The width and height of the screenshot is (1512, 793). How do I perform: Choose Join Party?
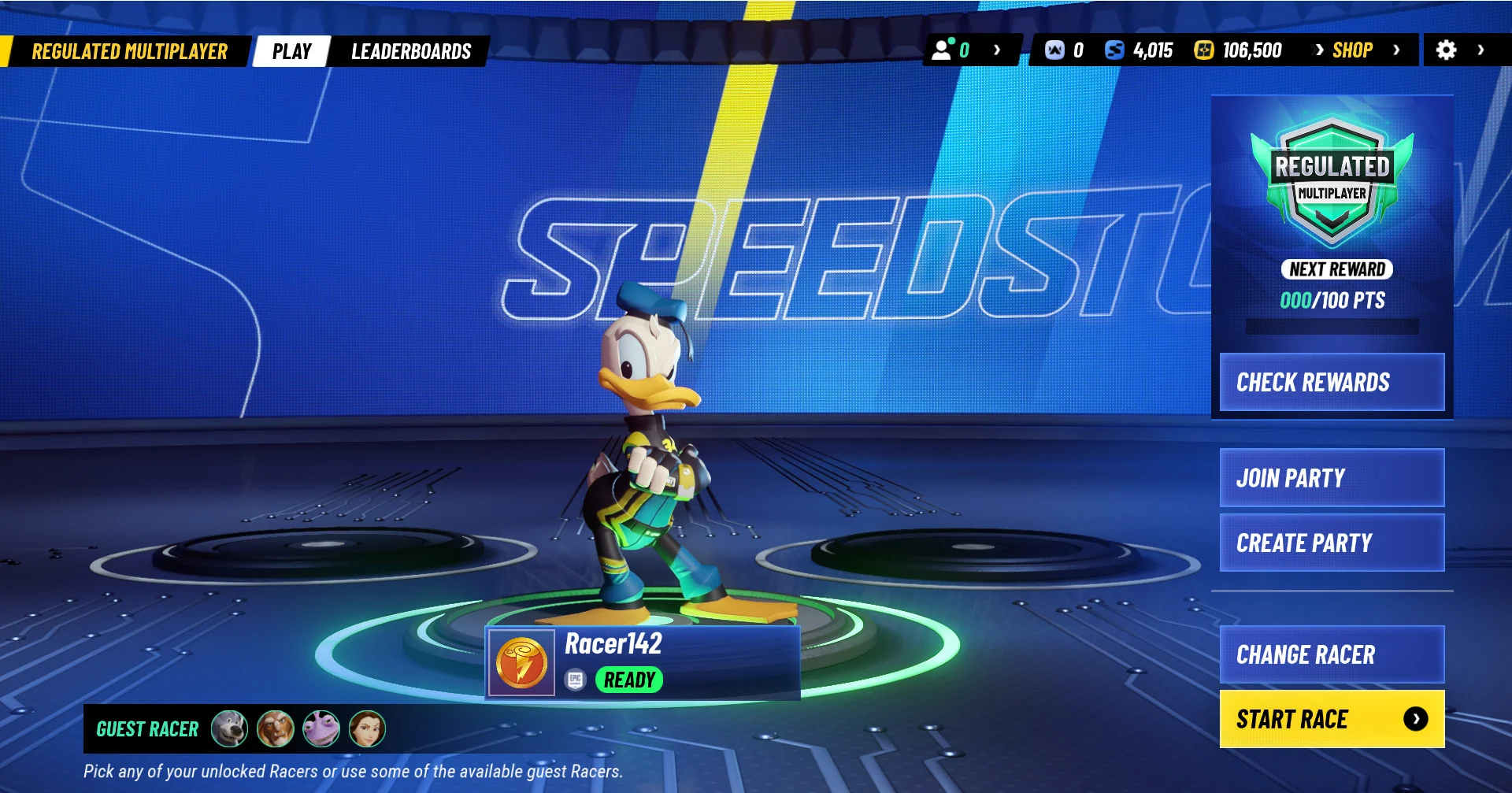pos(1332,478)
